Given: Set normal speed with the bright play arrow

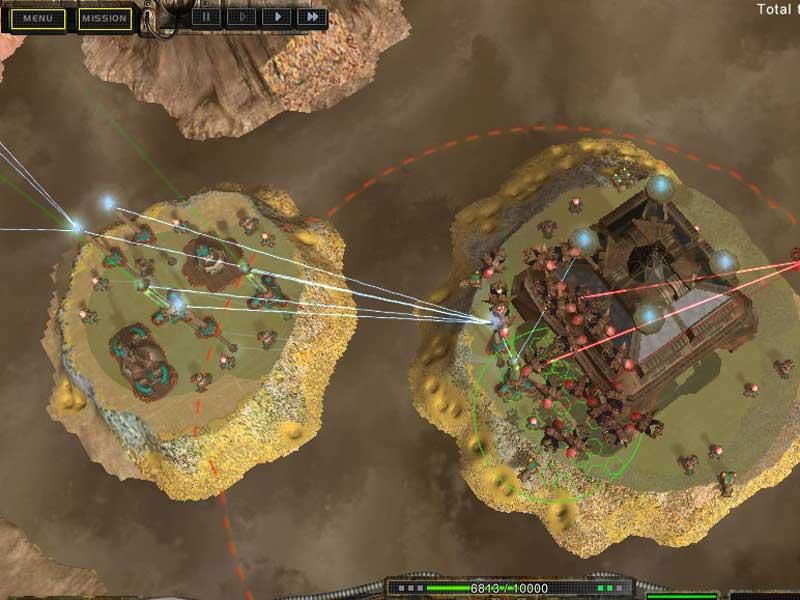Looking at the screenshot, I should click(x=275, y=17).
